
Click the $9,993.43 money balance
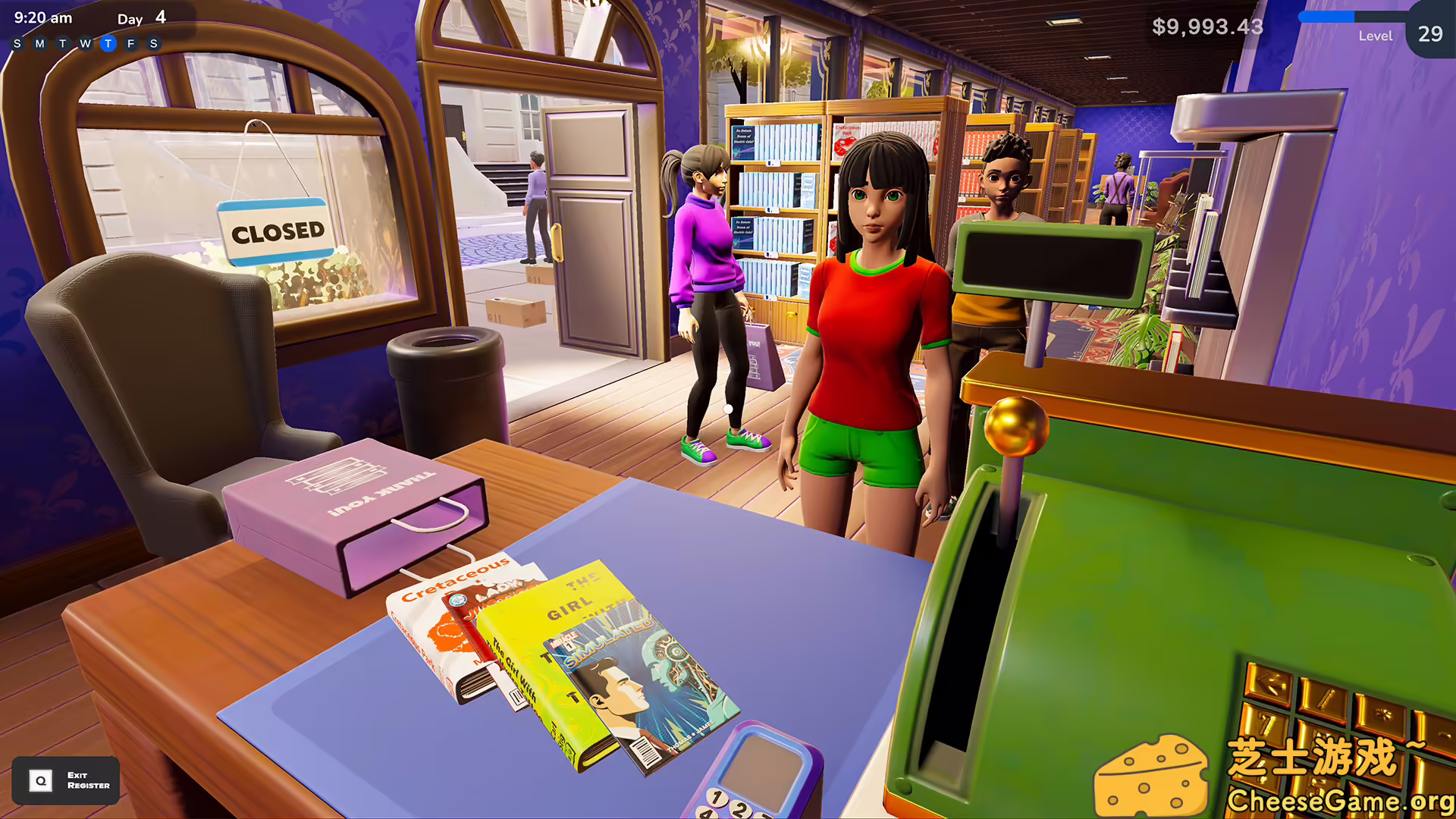1207,27
